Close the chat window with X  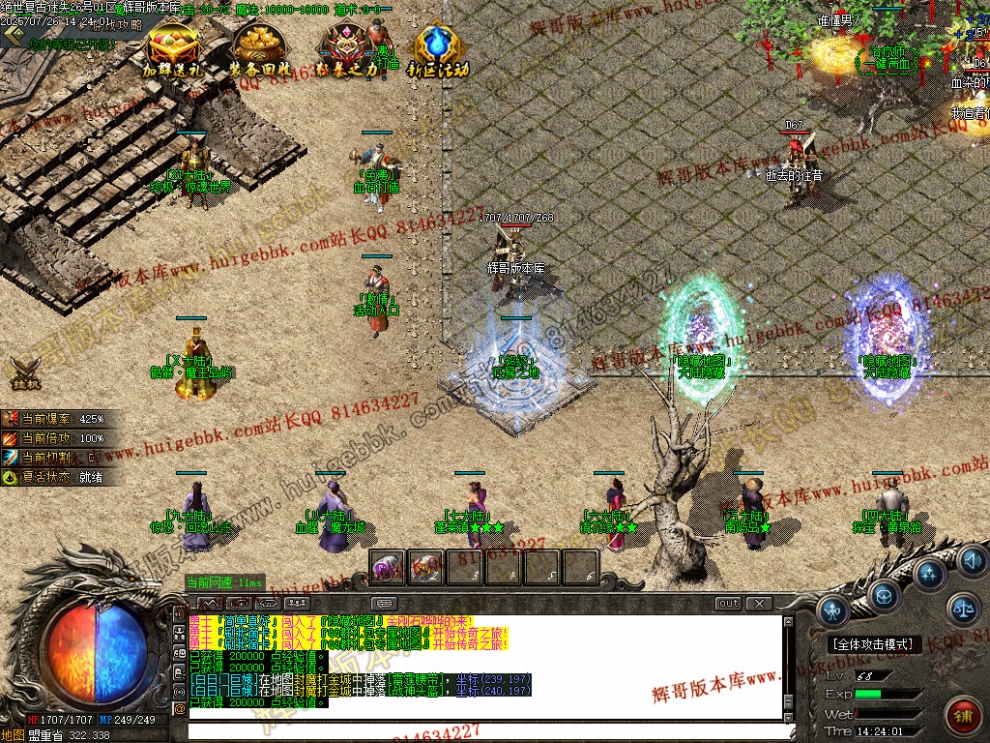(x=760, y=604)
